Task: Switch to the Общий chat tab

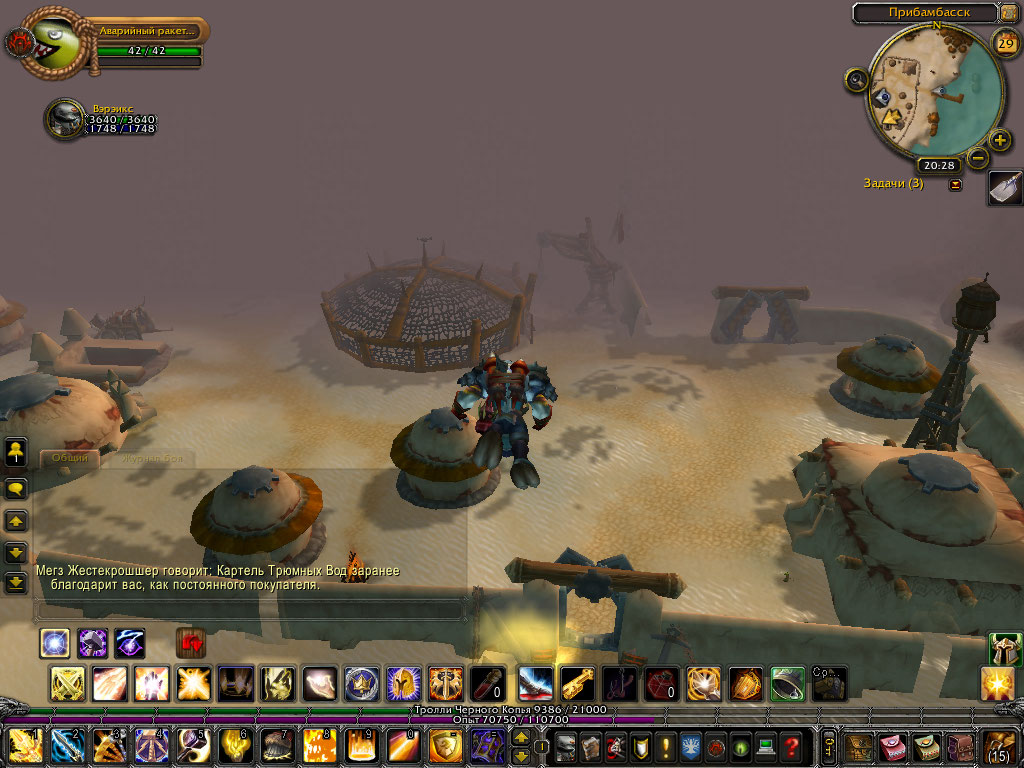Action: (71, 458)
